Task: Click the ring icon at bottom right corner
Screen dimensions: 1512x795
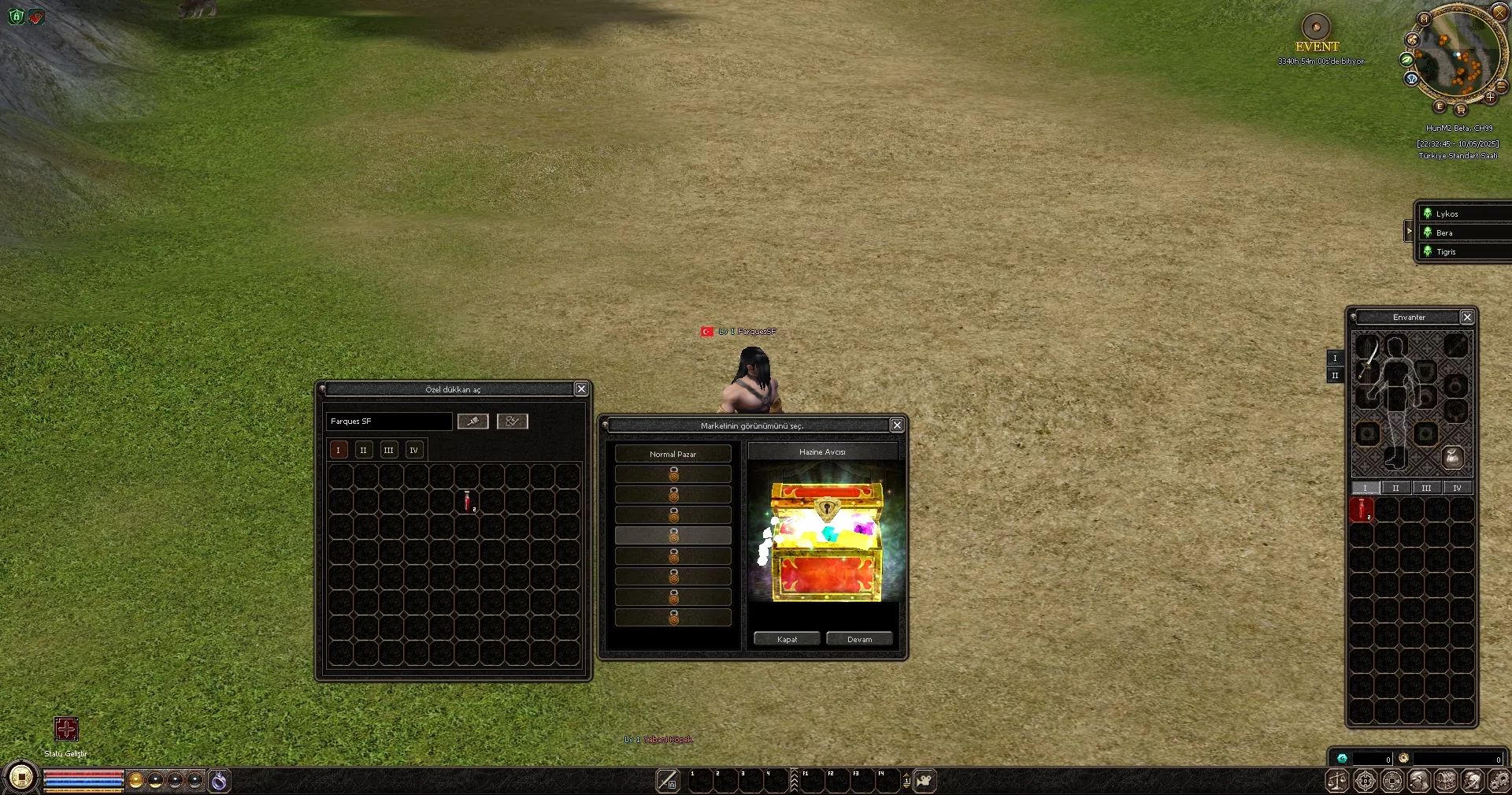Action: tap(1404, 758)
